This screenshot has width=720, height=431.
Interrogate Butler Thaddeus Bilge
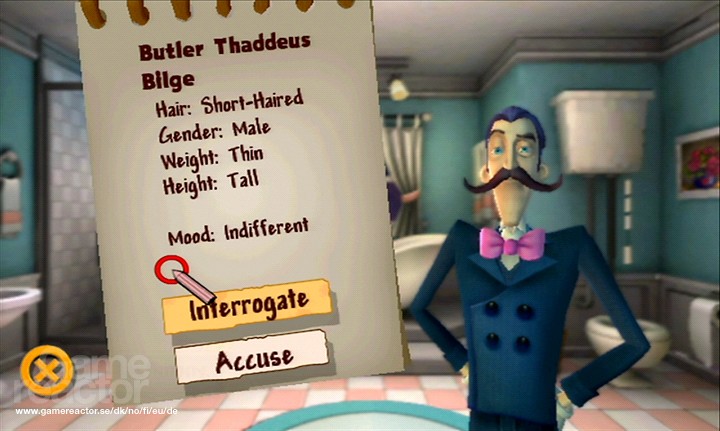tap(248, 307)
